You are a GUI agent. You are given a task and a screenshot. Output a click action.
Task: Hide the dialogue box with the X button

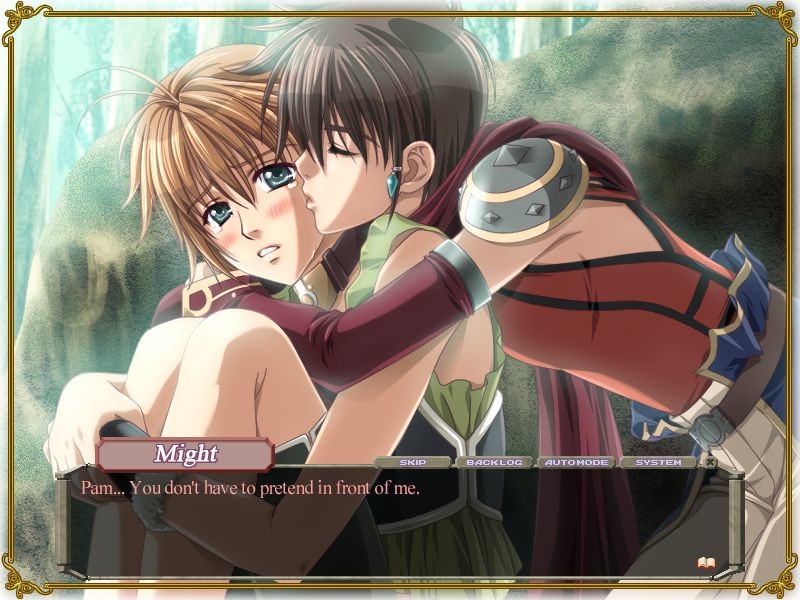coord(710,462)
